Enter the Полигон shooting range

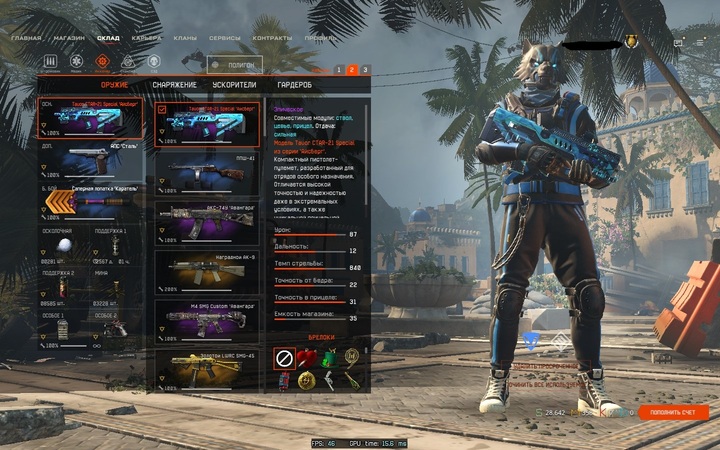point(235,64)
